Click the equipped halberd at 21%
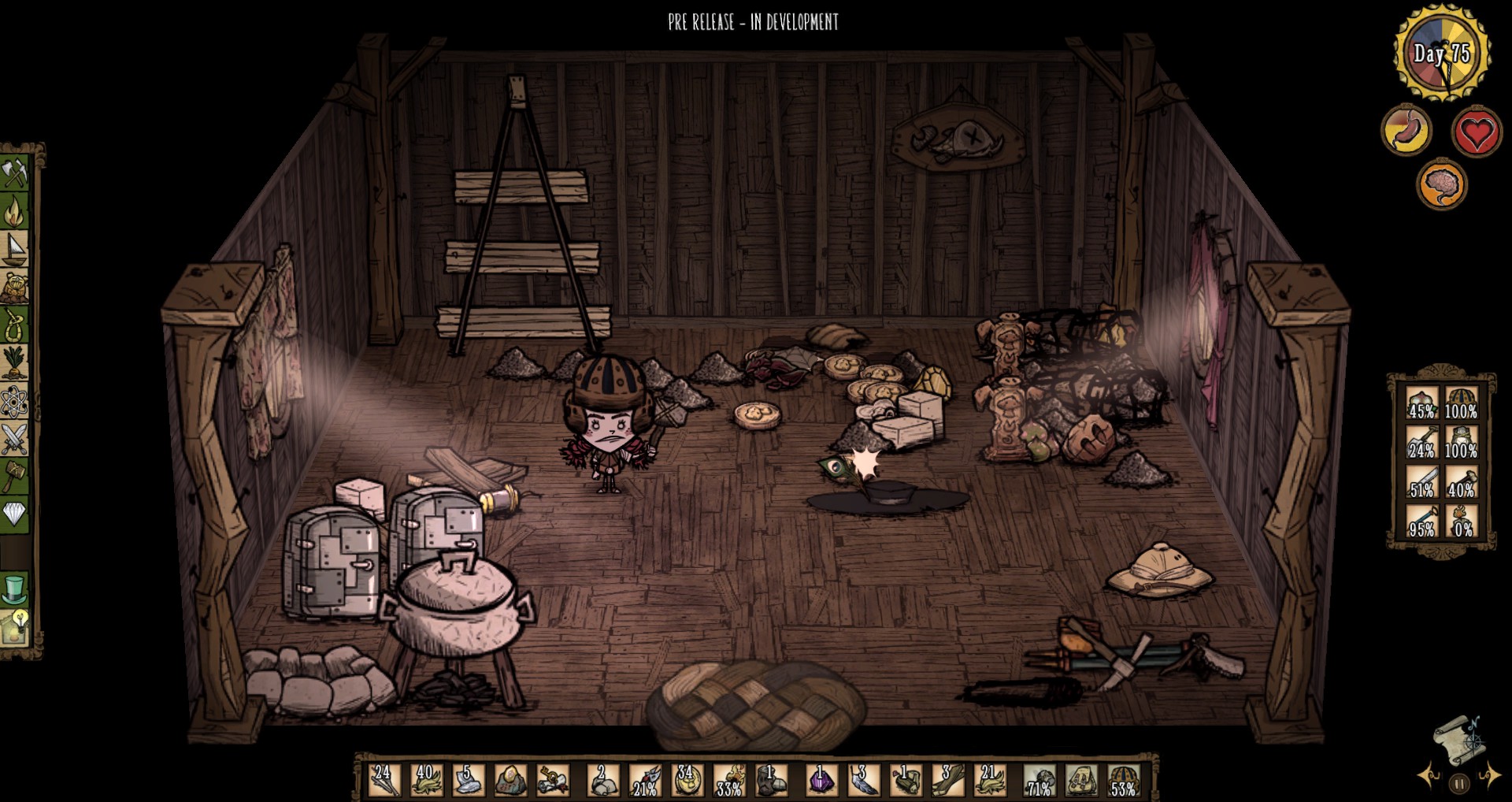1512x802 pixels. 646,781
